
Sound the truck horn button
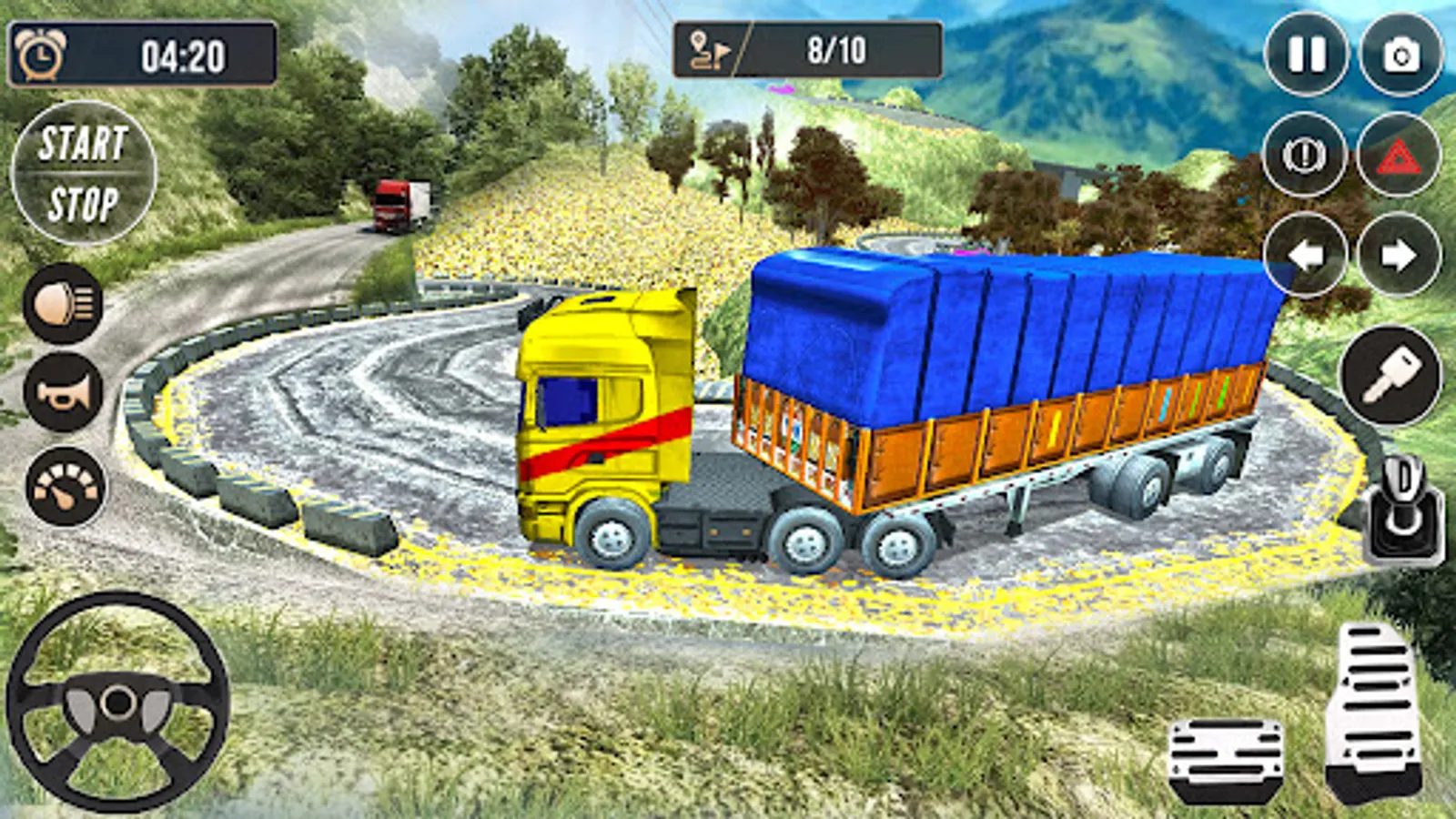64,392
